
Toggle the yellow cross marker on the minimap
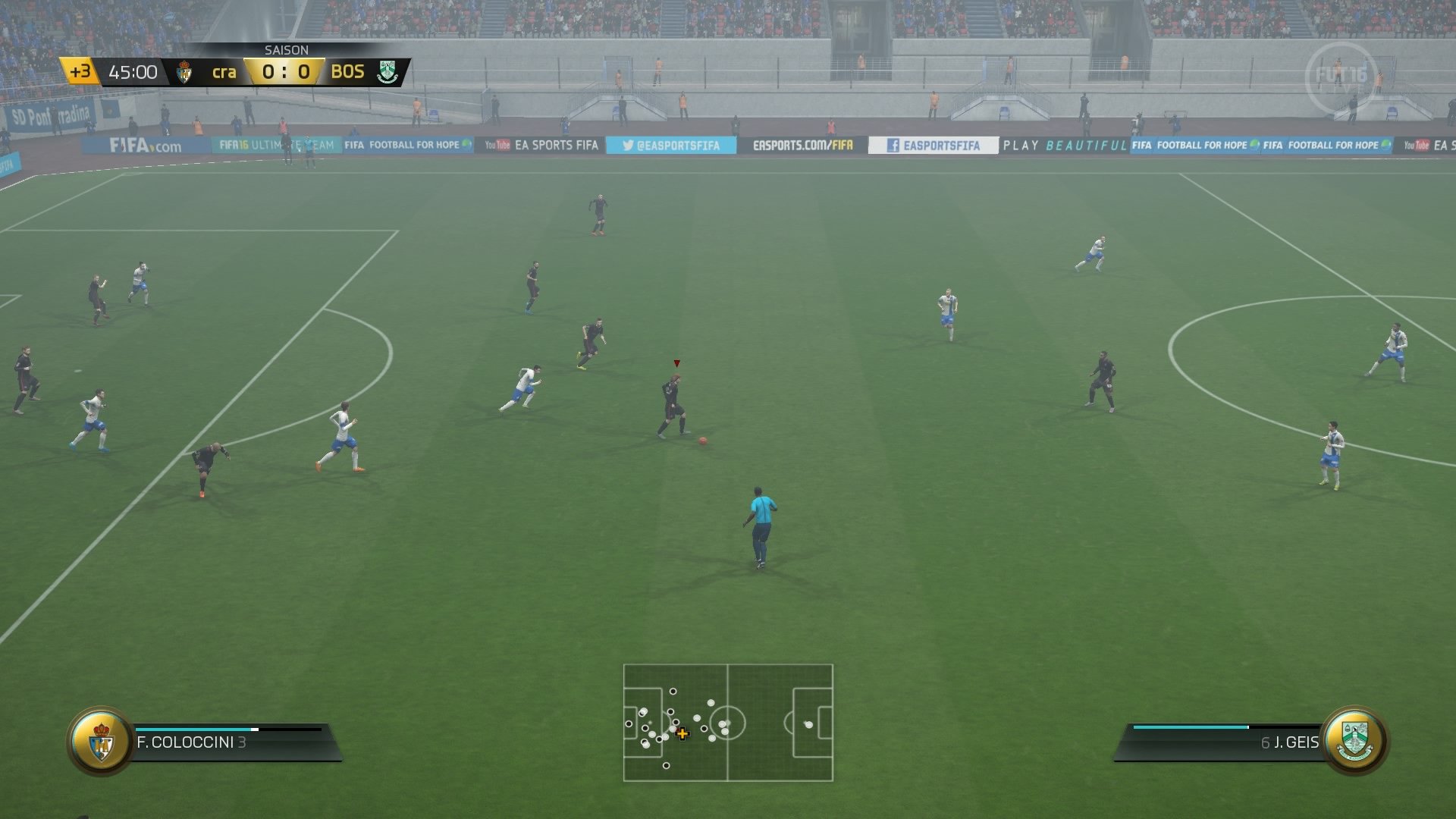click(681, 734)
